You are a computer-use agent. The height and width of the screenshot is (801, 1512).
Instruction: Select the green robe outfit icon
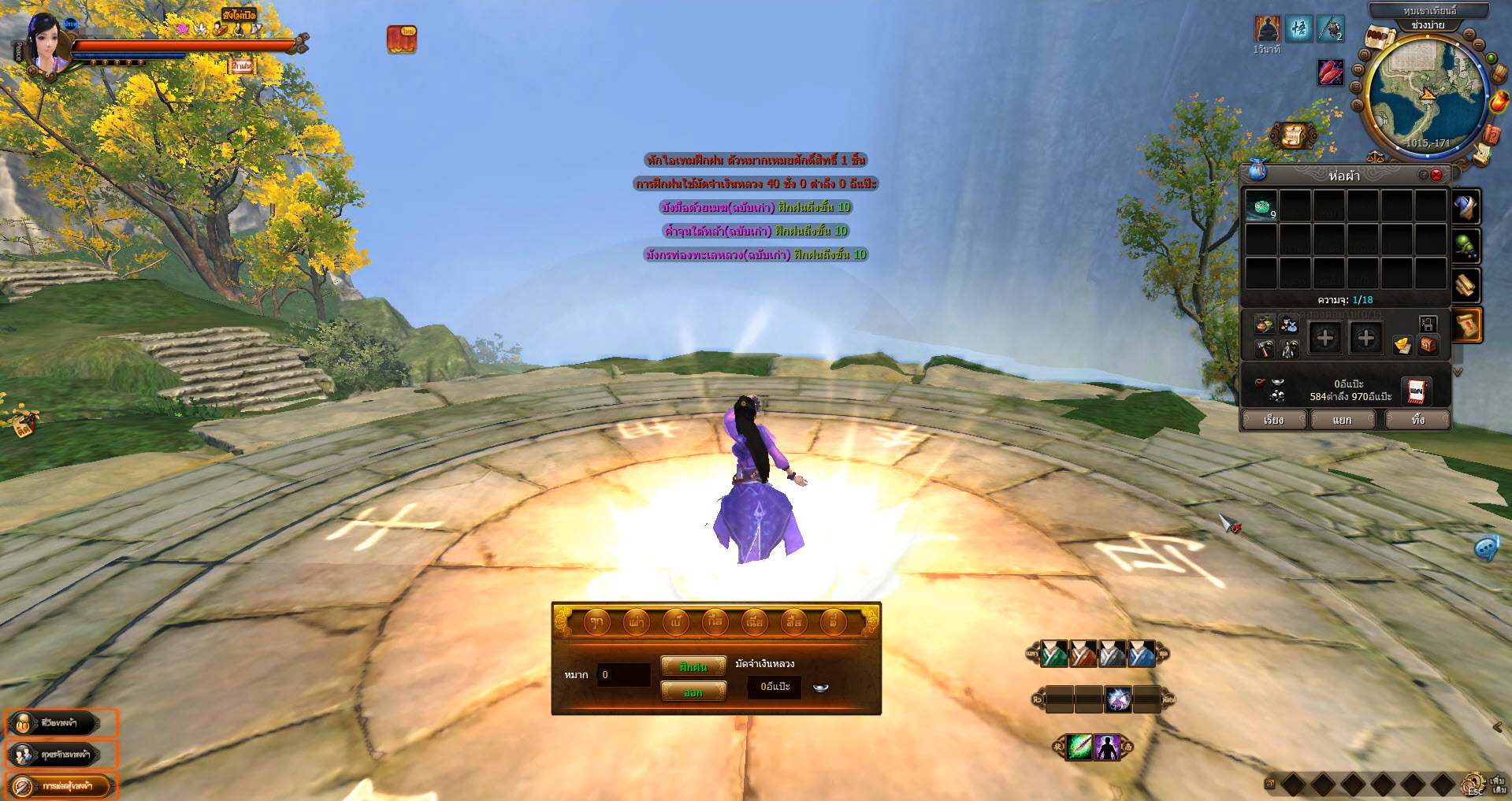[x=1054, y=654]
